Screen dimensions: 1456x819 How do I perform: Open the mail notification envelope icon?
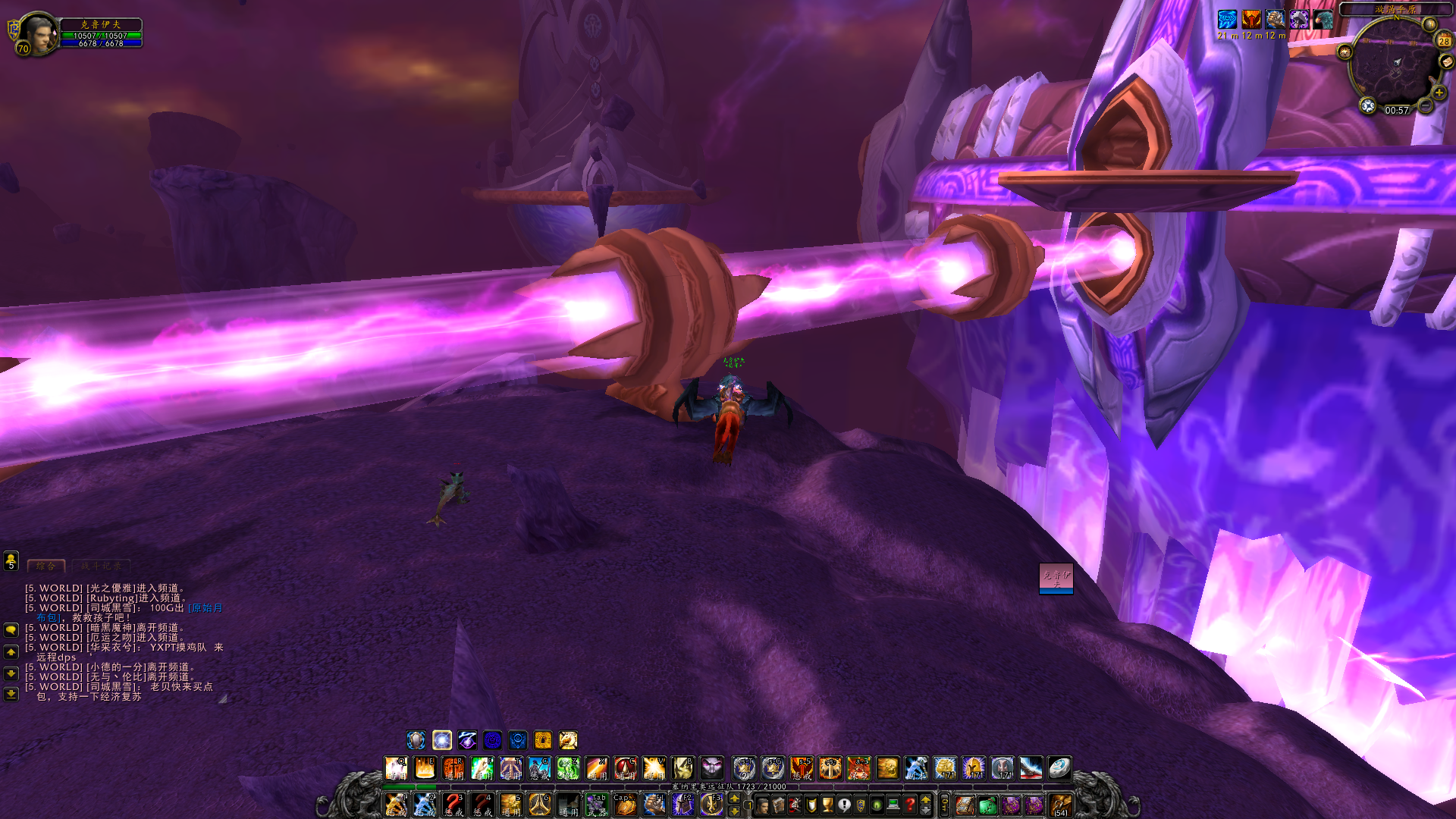(1447, 61)
